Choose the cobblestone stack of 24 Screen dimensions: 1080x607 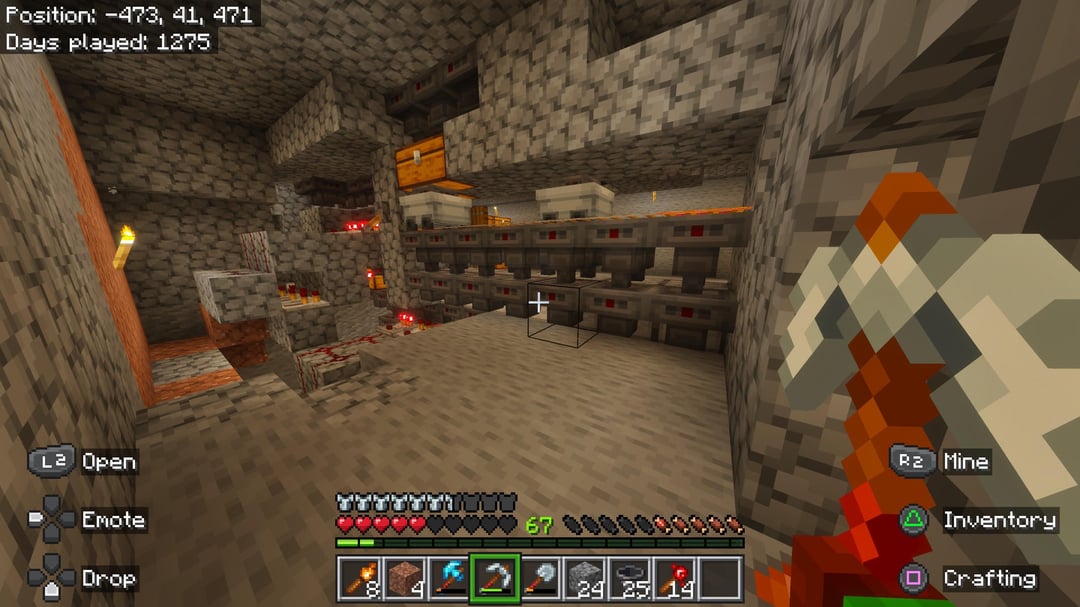tap(585, 579)
